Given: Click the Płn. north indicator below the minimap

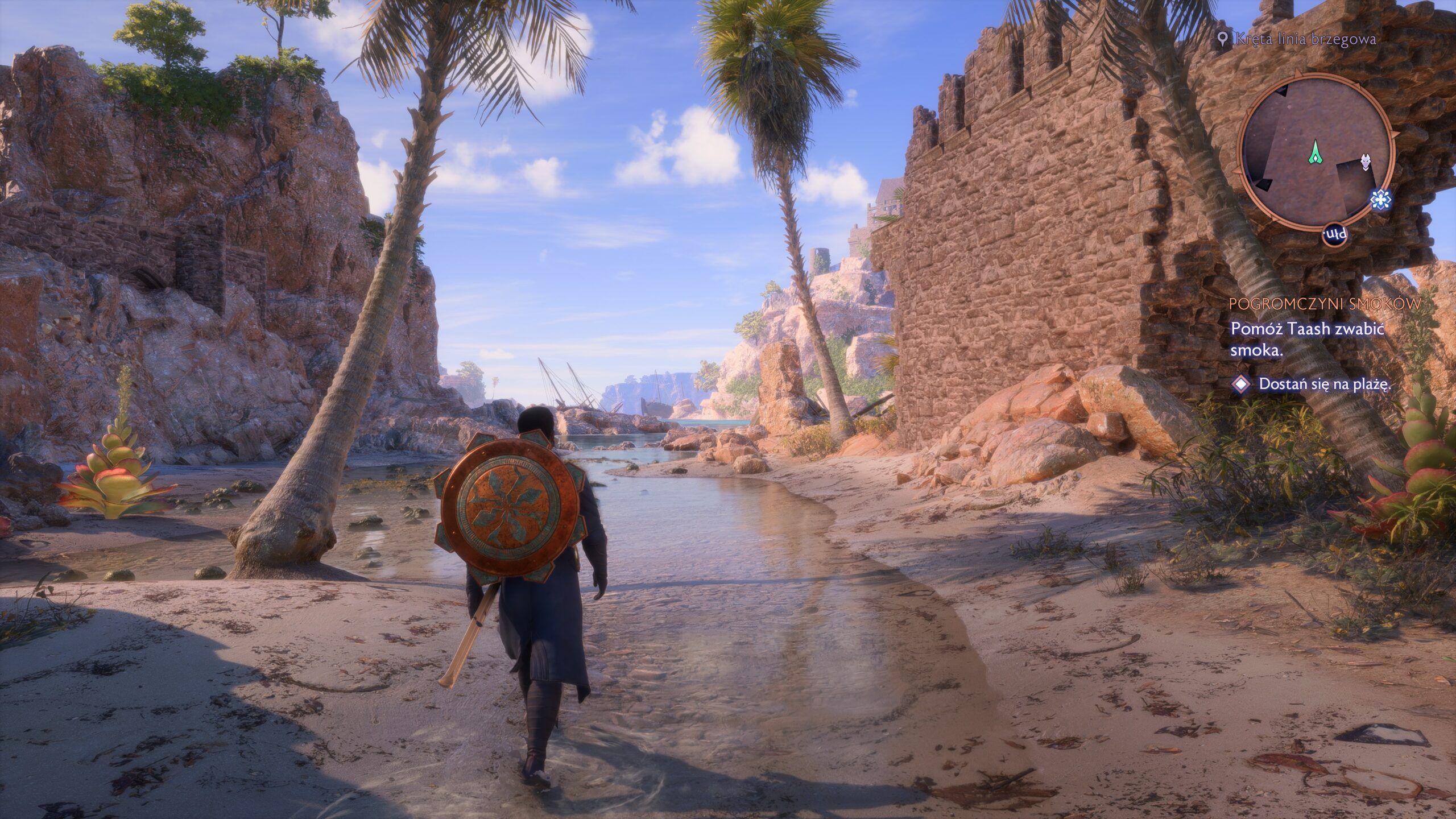Looking at the screenshot, I should [x=1335, y=234].
